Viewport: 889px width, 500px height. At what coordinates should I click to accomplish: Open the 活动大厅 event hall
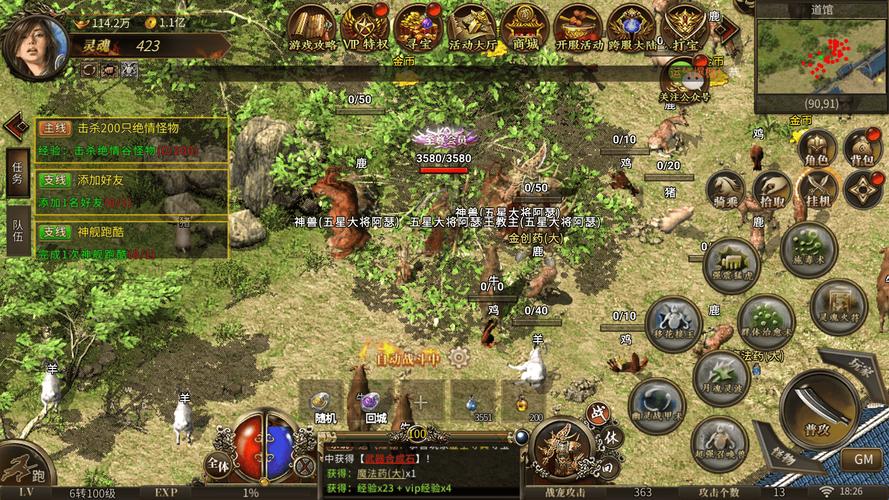coord(471,25)
